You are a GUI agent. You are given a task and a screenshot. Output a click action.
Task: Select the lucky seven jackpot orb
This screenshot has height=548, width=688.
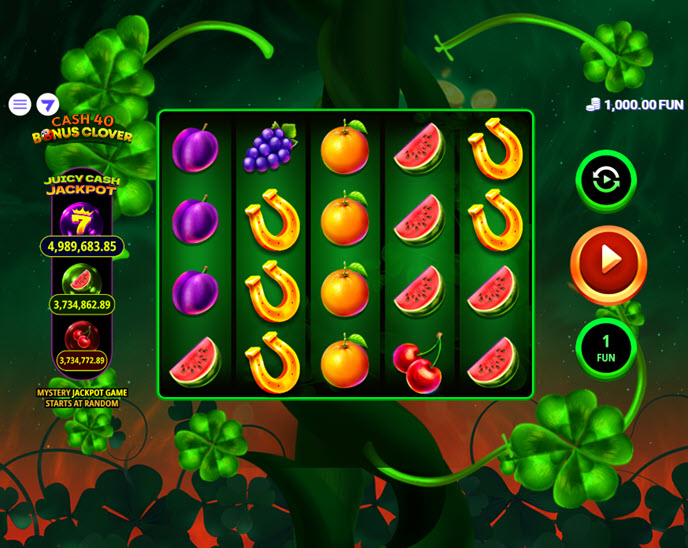[x=80, y=220]
